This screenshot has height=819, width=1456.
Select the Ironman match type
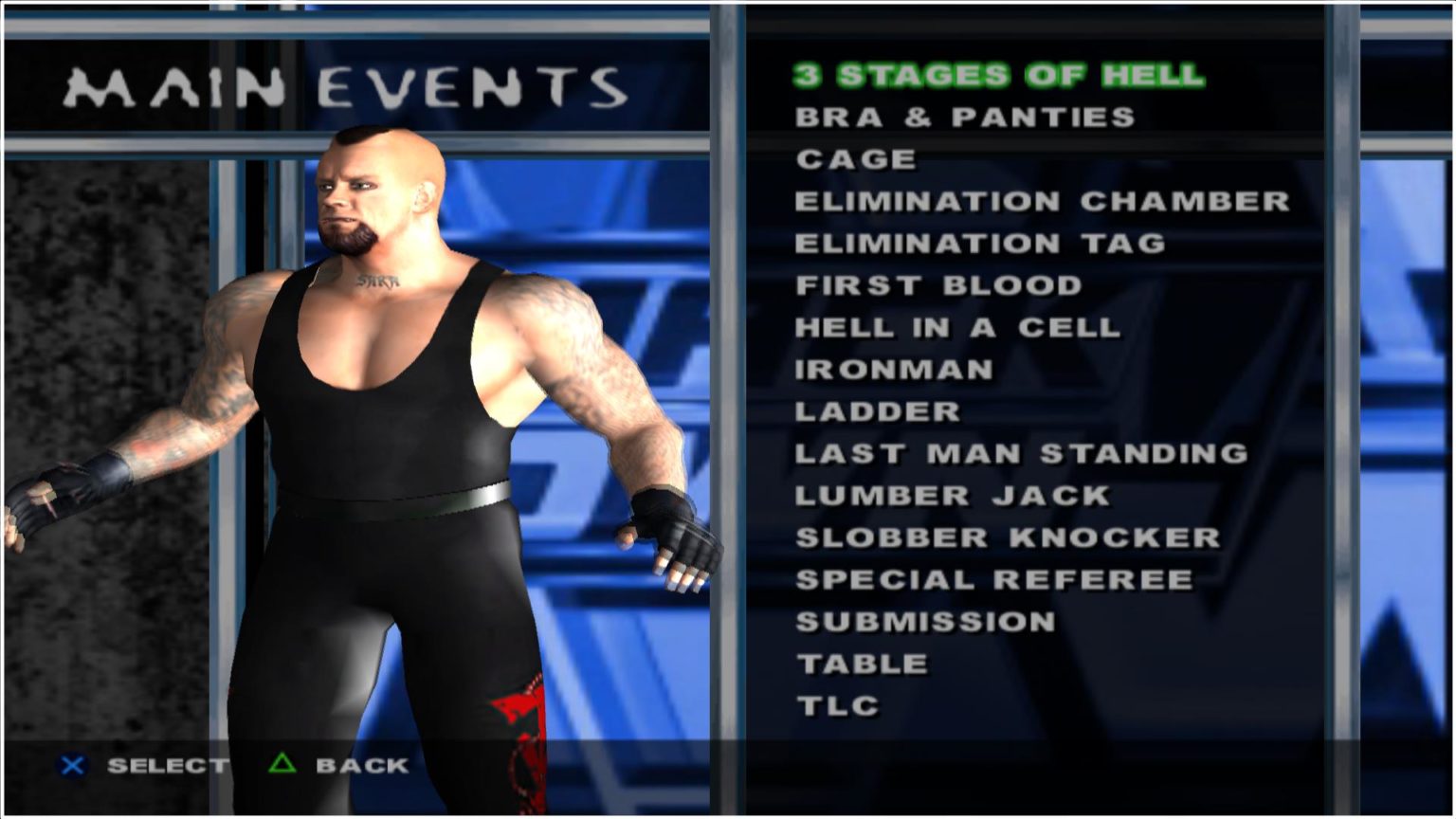pyautogui.click(x=894, y=369)
